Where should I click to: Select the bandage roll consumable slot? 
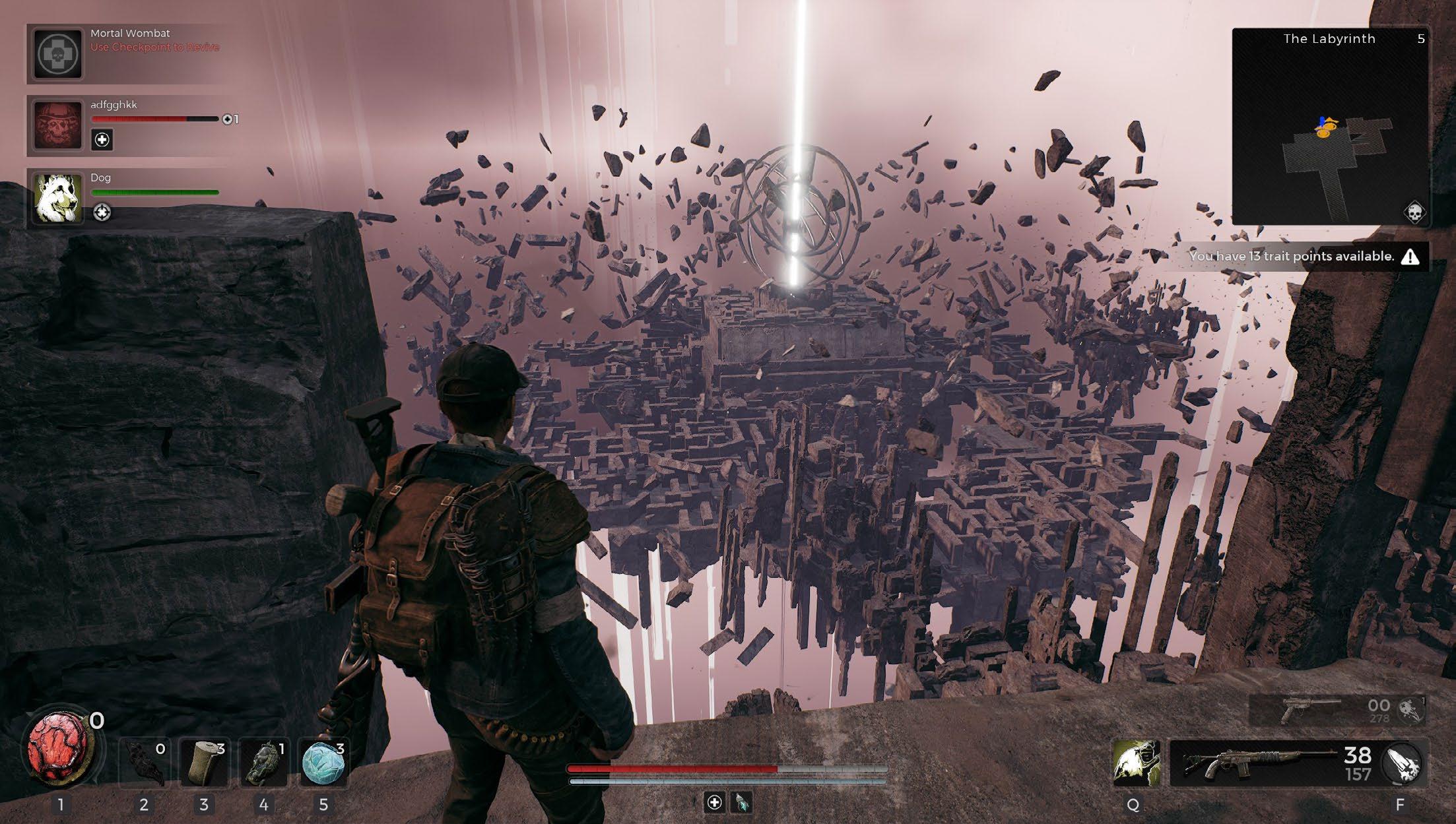(x=204, y=763)
